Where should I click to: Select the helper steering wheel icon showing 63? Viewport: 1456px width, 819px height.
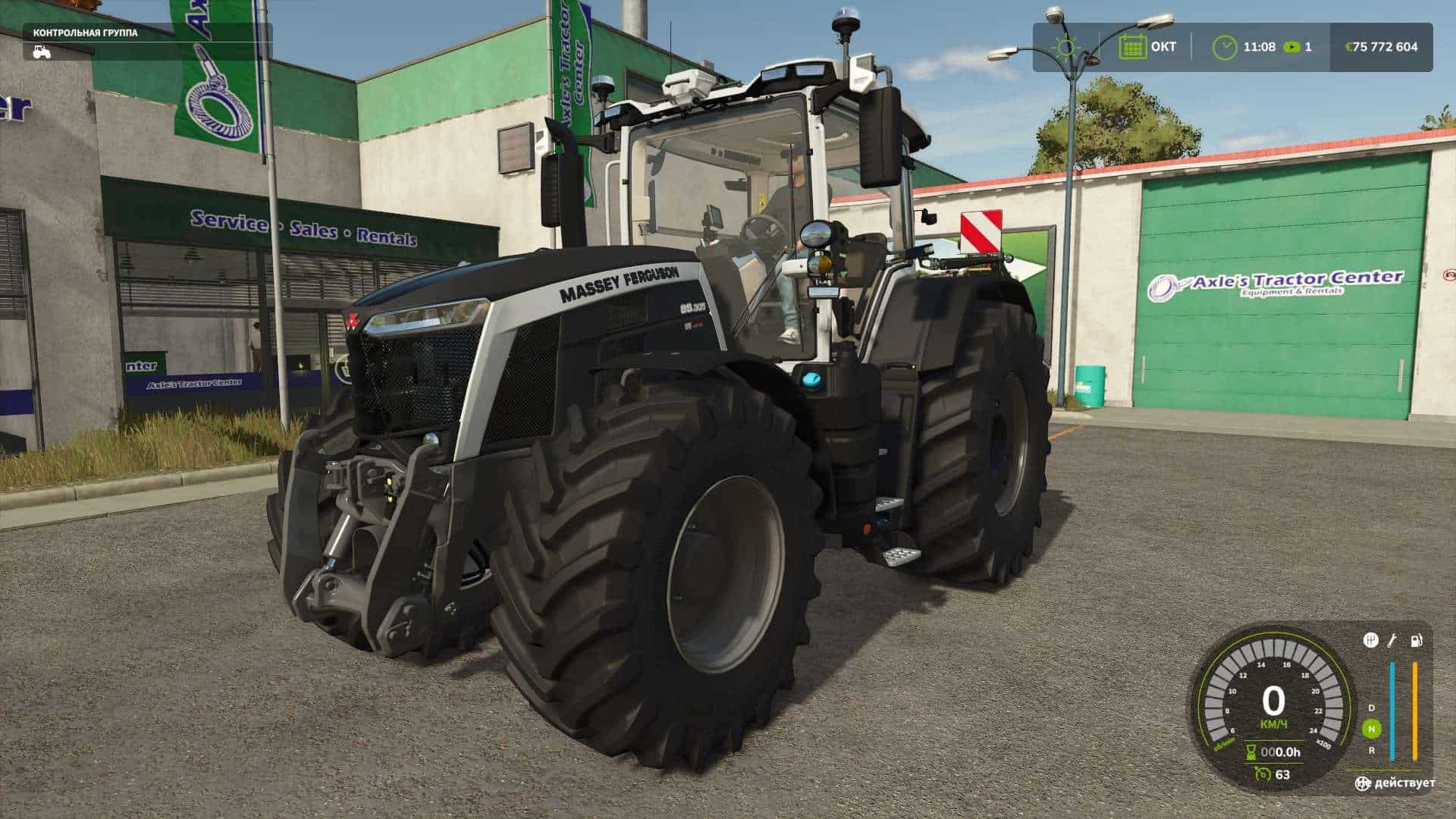(1263, 773)
